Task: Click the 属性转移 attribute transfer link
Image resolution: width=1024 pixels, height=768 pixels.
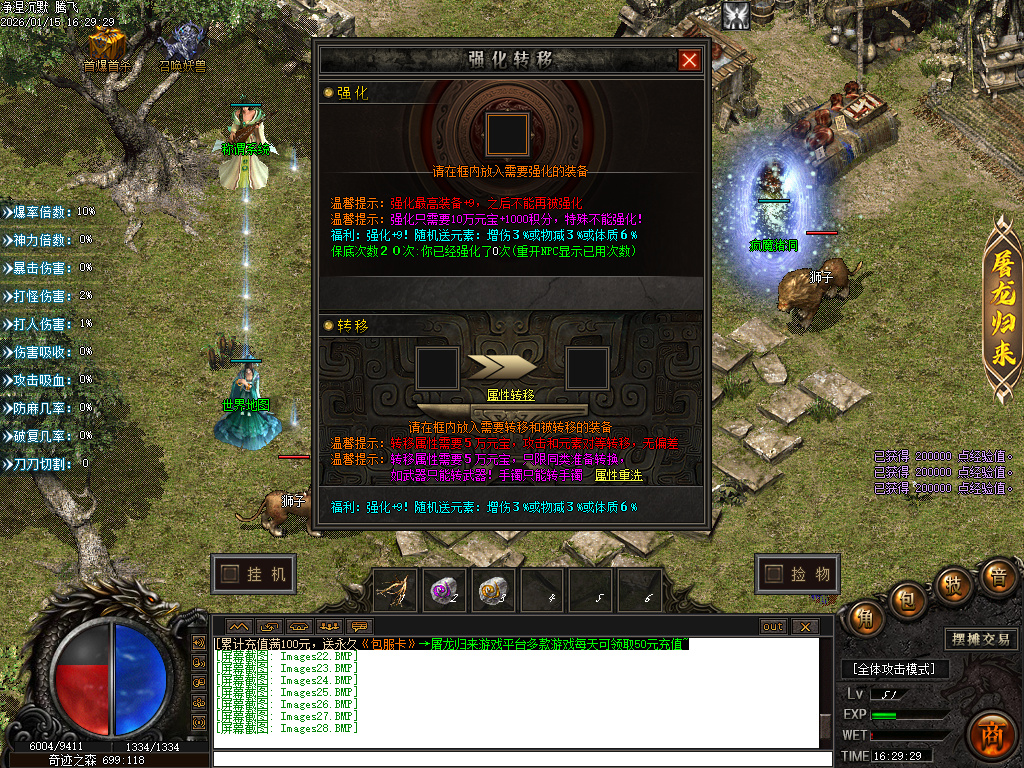Action: (510, 395)
